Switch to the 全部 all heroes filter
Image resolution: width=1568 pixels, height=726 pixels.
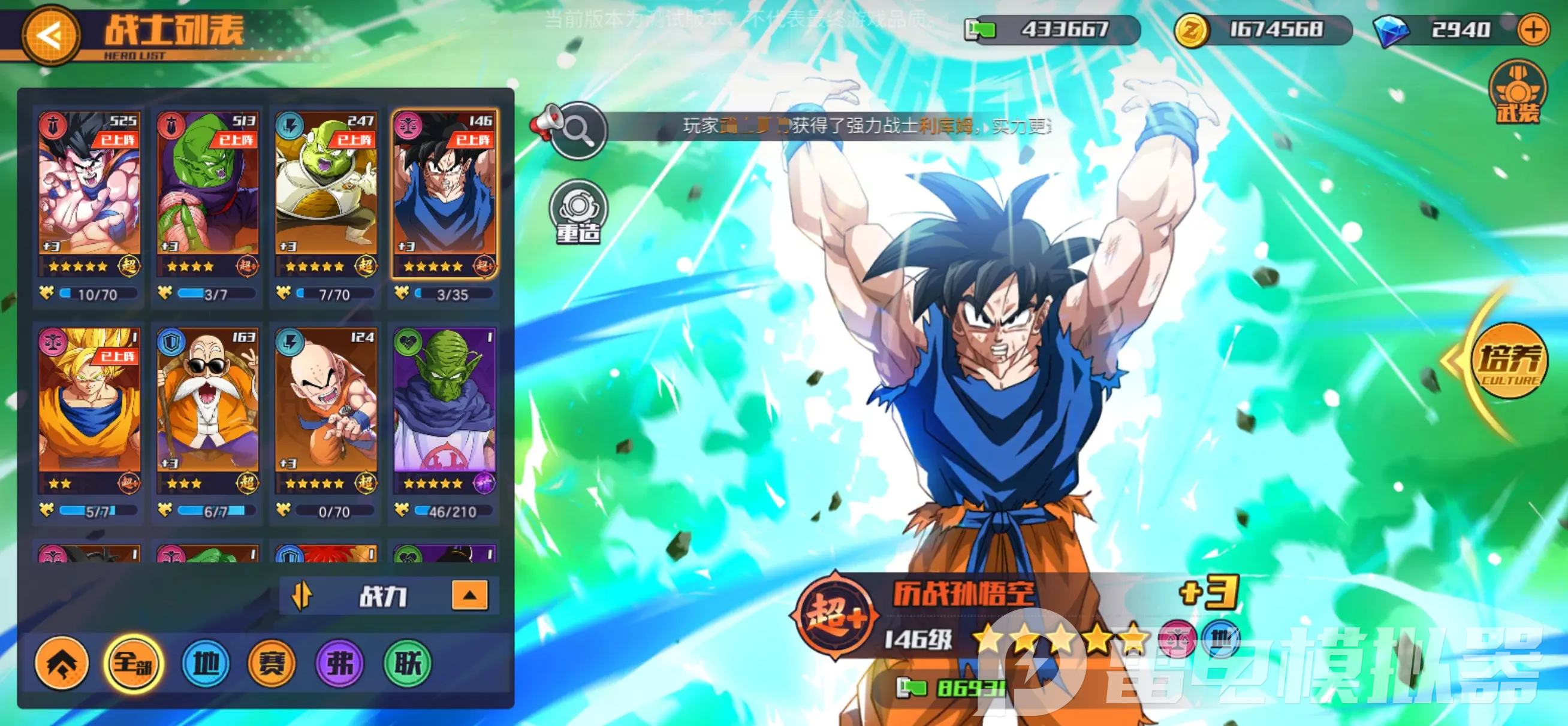[133, 663]
